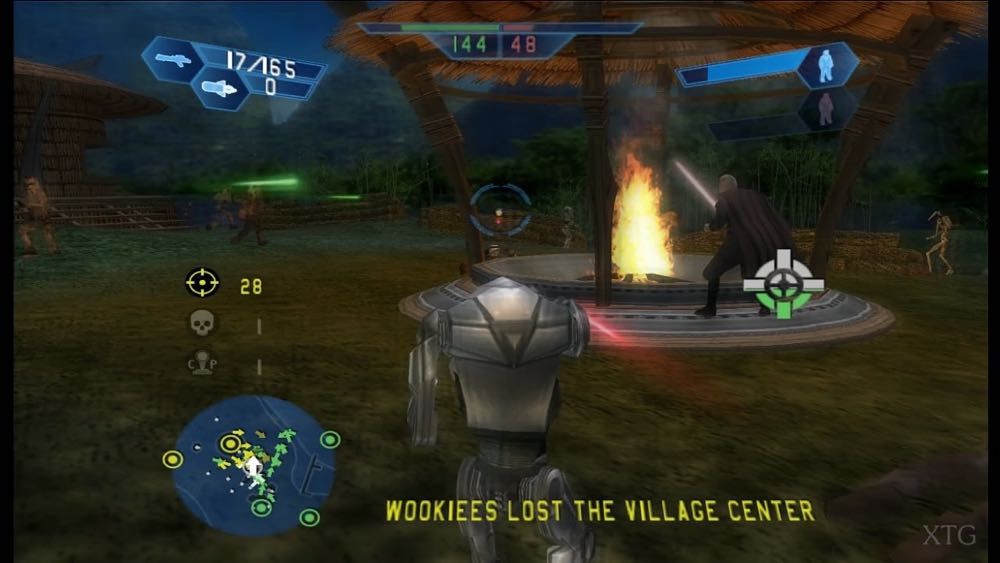Click the CP command post icon
This screenshot has width=1000, height=563.
tap(202, 365)
